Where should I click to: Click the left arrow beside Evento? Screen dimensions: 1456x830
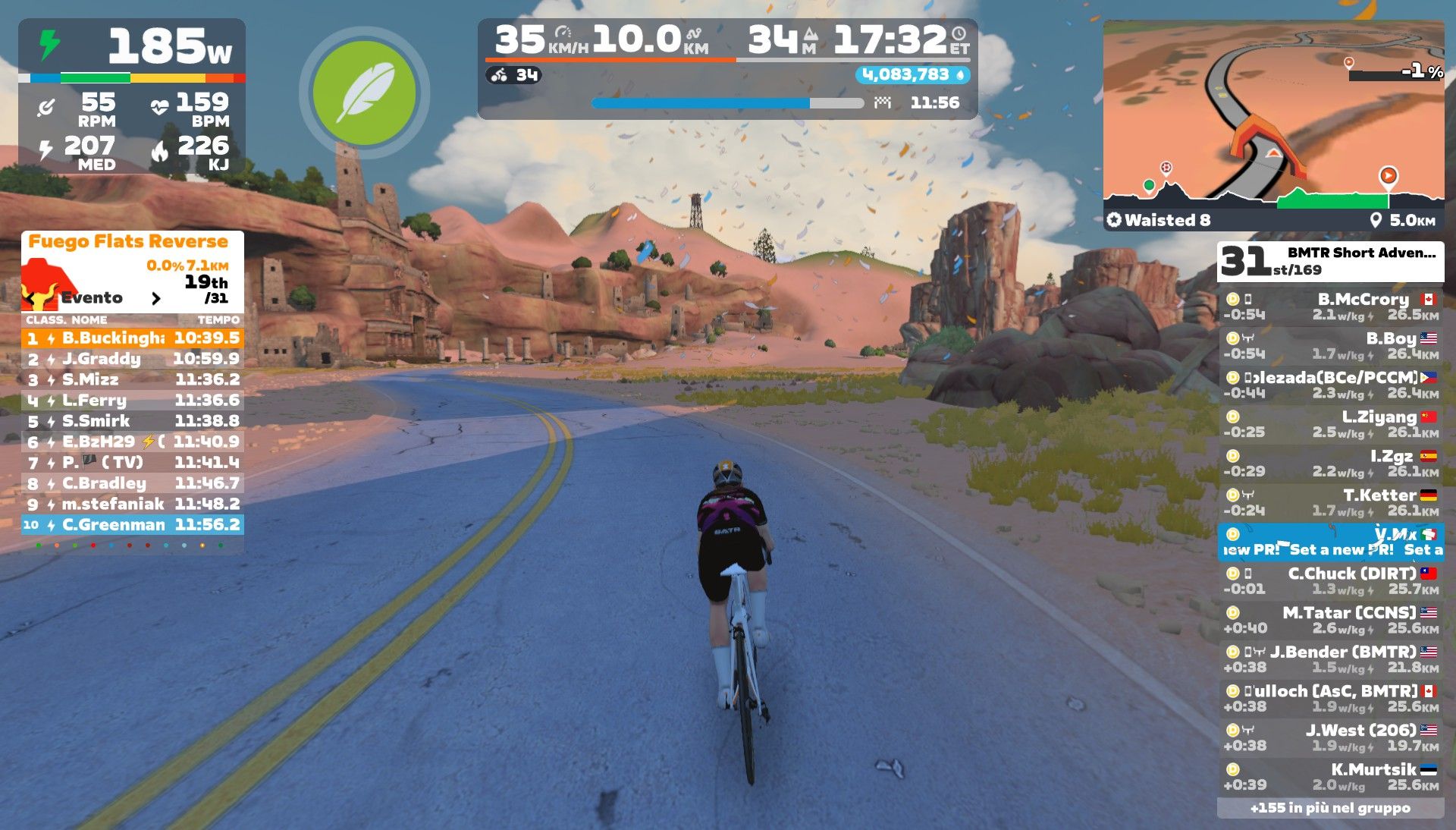point(30,298)
